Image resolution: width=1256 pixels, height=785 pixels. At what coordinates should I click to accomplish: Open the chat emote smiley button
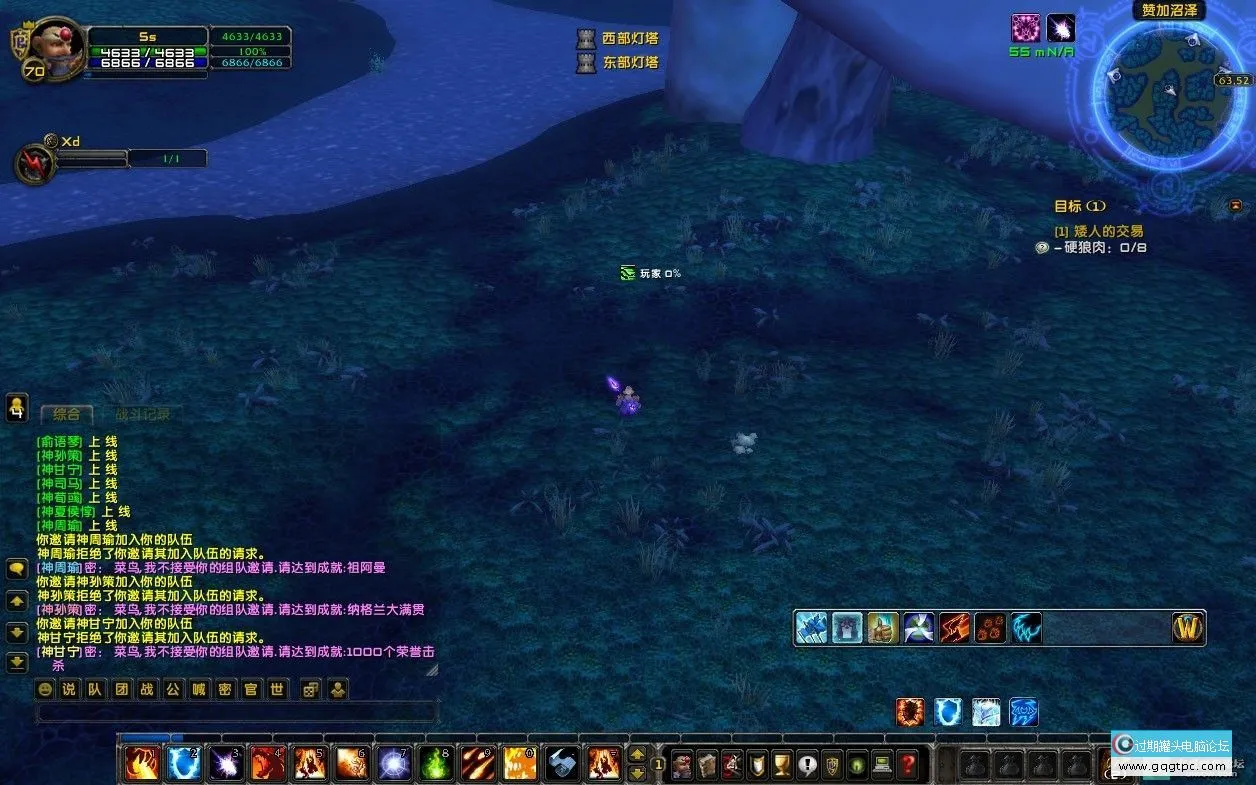point(44,689)
